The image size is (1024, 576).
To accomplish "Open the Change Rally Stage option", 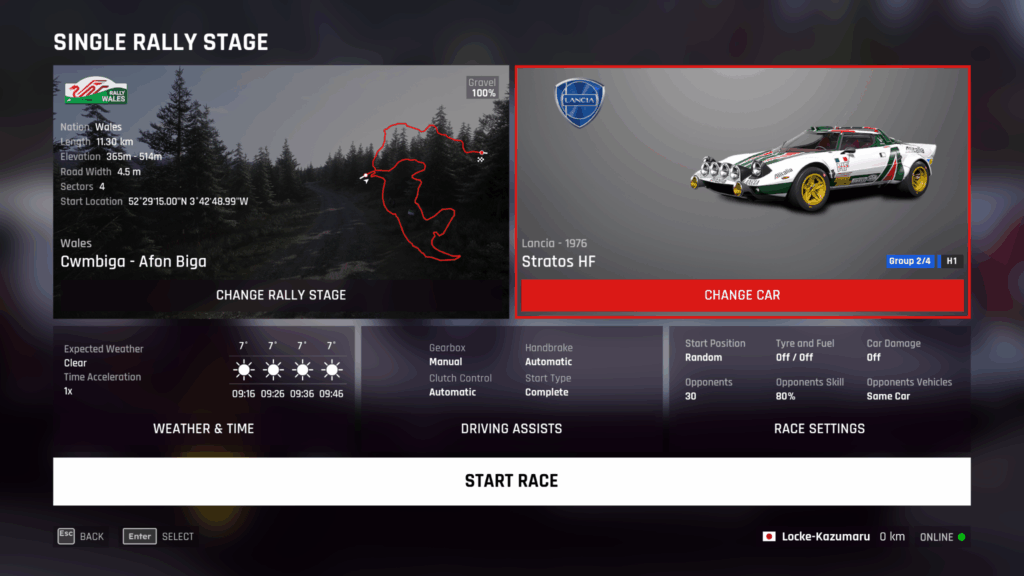I will pyautogui.click(x=281, y=295).
